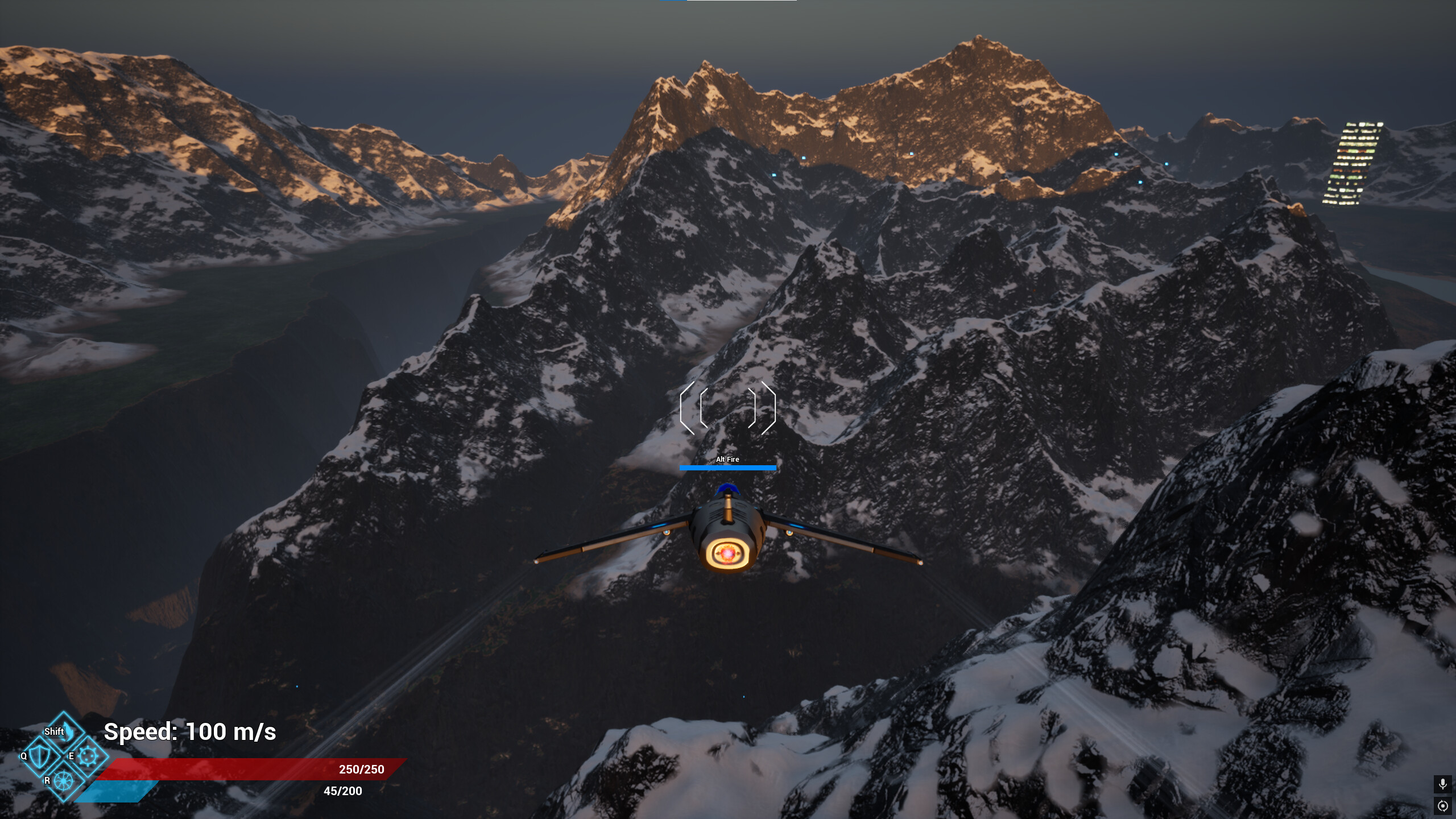Click the 250/250 health counter

[x=361, y=769]
